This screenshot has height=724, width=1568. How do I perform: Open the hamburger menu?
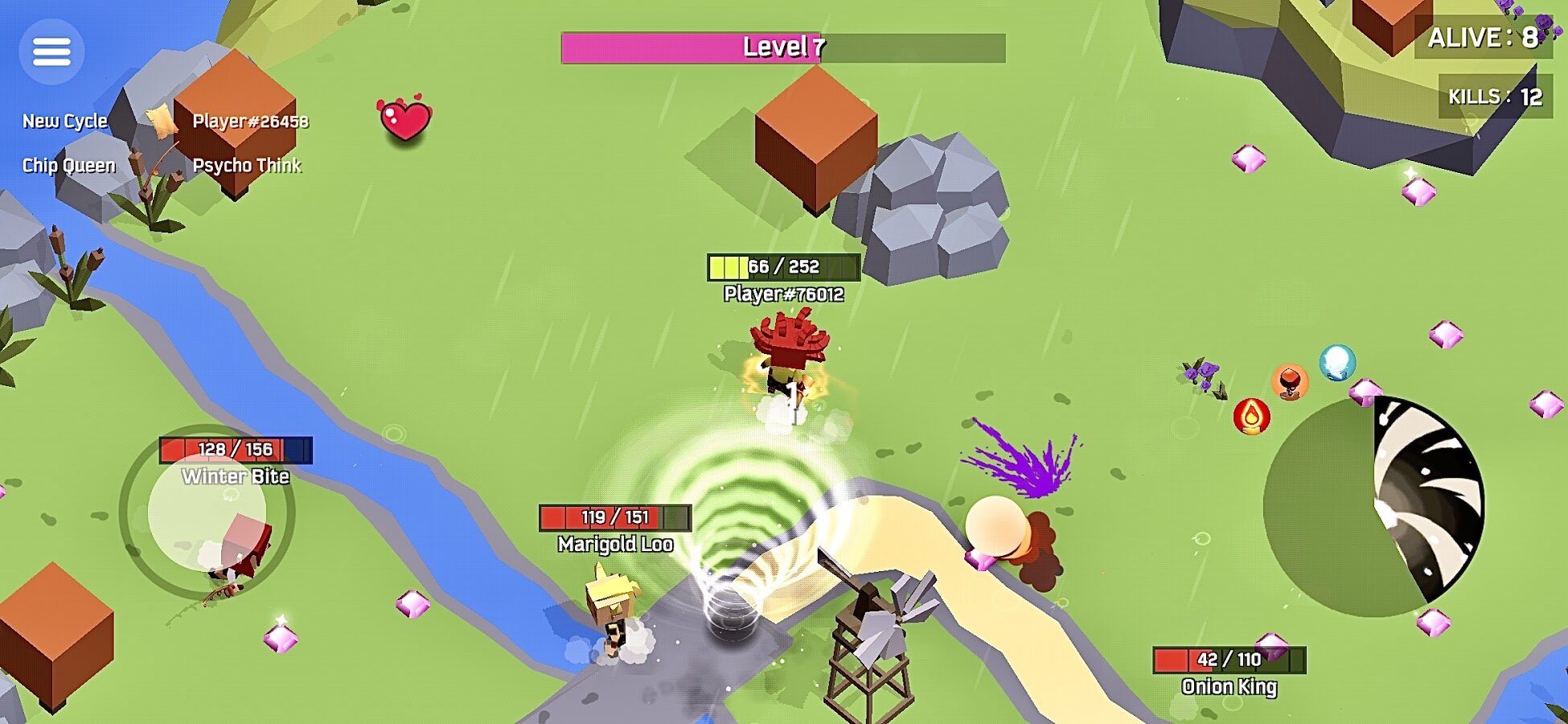pyautogui.click(x=51, y=51)
